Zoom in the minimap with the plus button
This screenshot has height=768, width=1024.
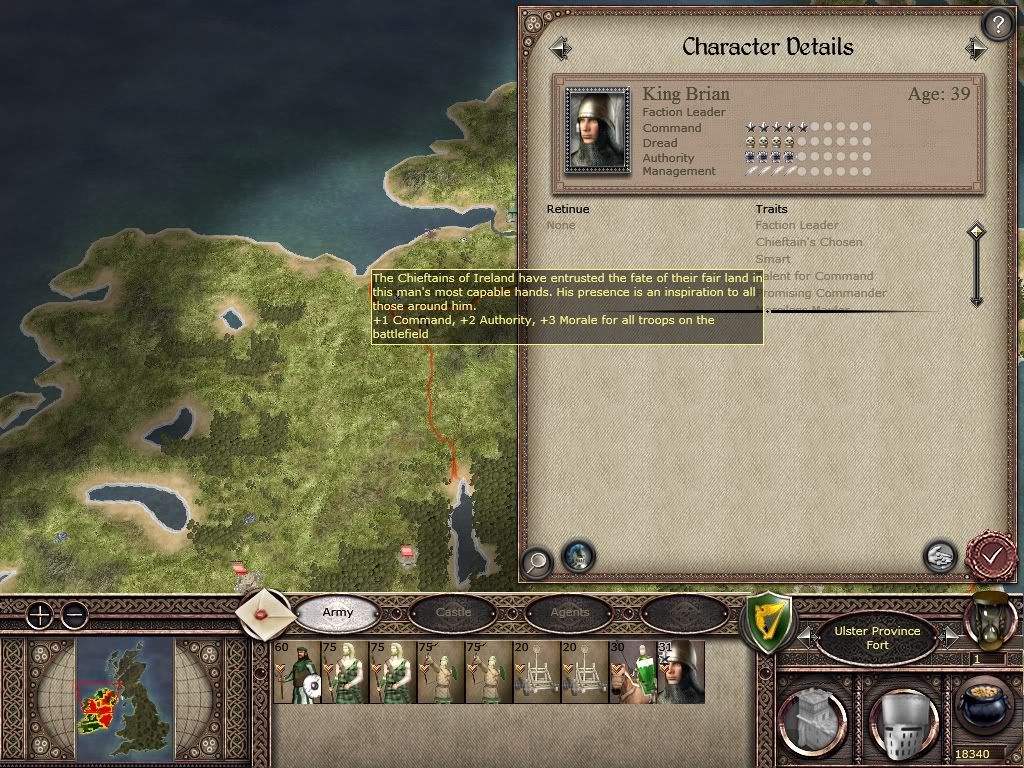click(40, 614)
